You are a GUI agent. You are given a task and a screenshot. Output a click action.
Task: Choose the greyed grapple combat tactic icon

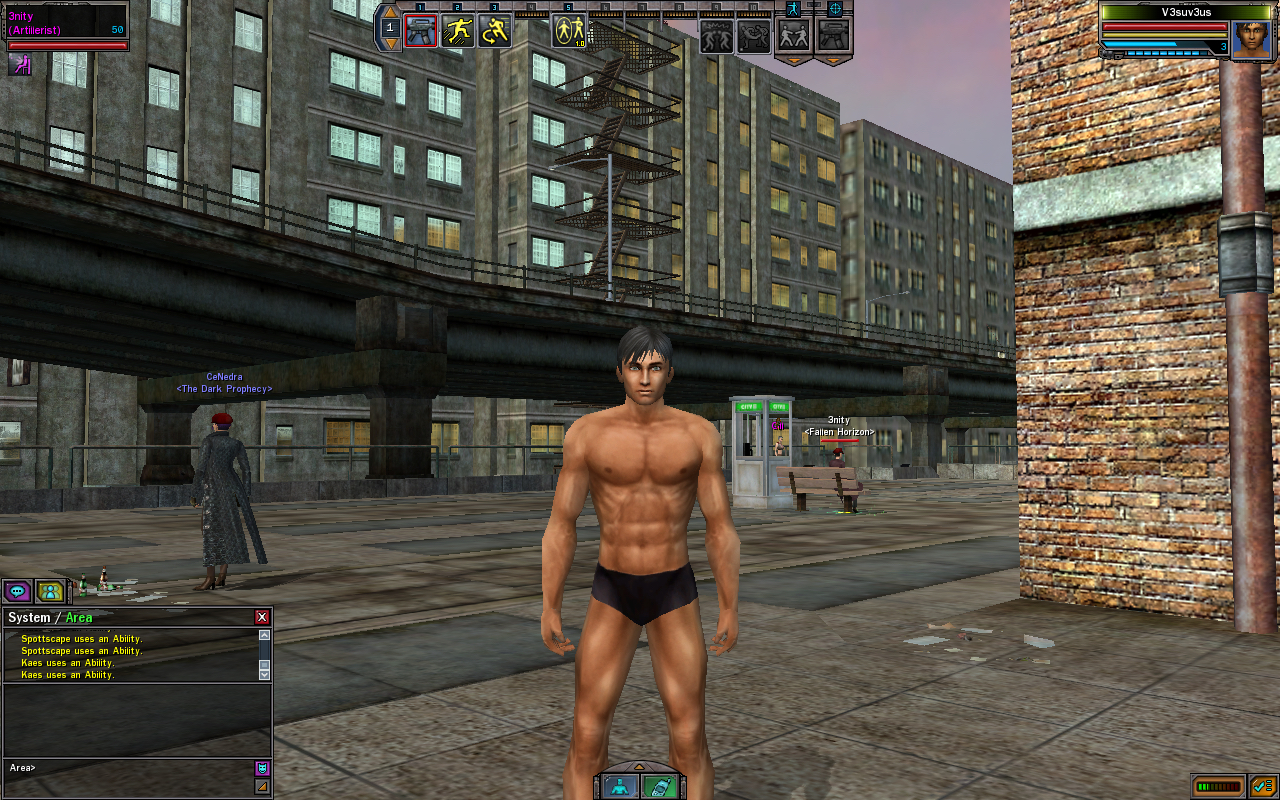point(716,35)
